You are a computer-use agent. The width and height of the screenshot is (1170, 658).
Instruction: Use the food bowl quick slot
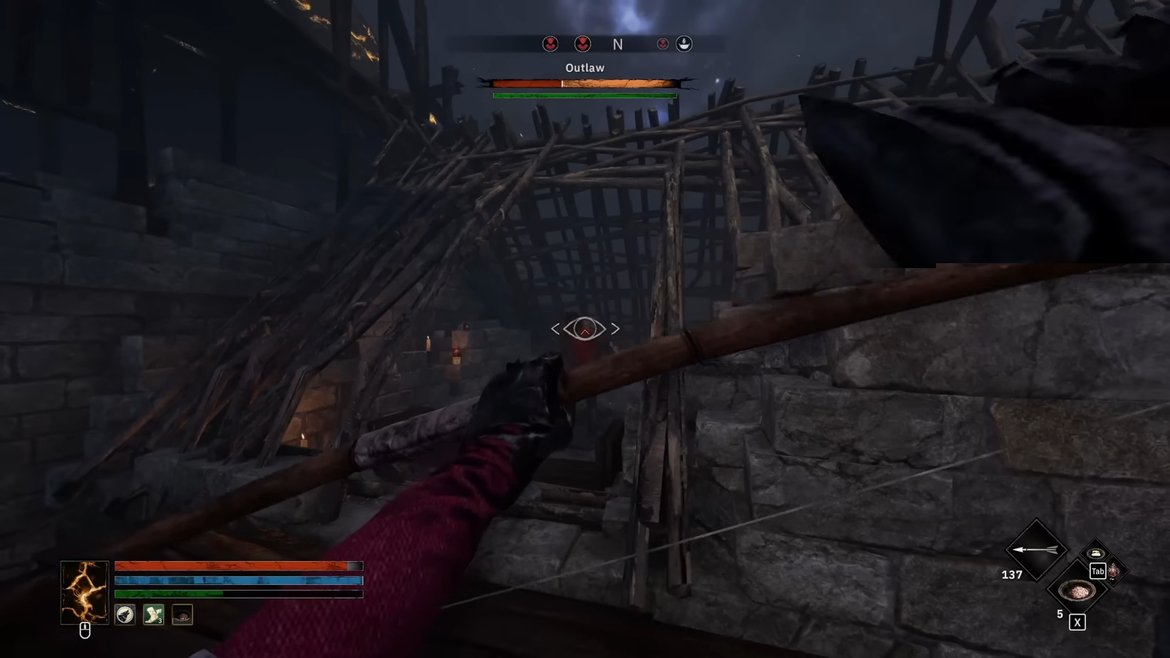tap(1076, 592)
